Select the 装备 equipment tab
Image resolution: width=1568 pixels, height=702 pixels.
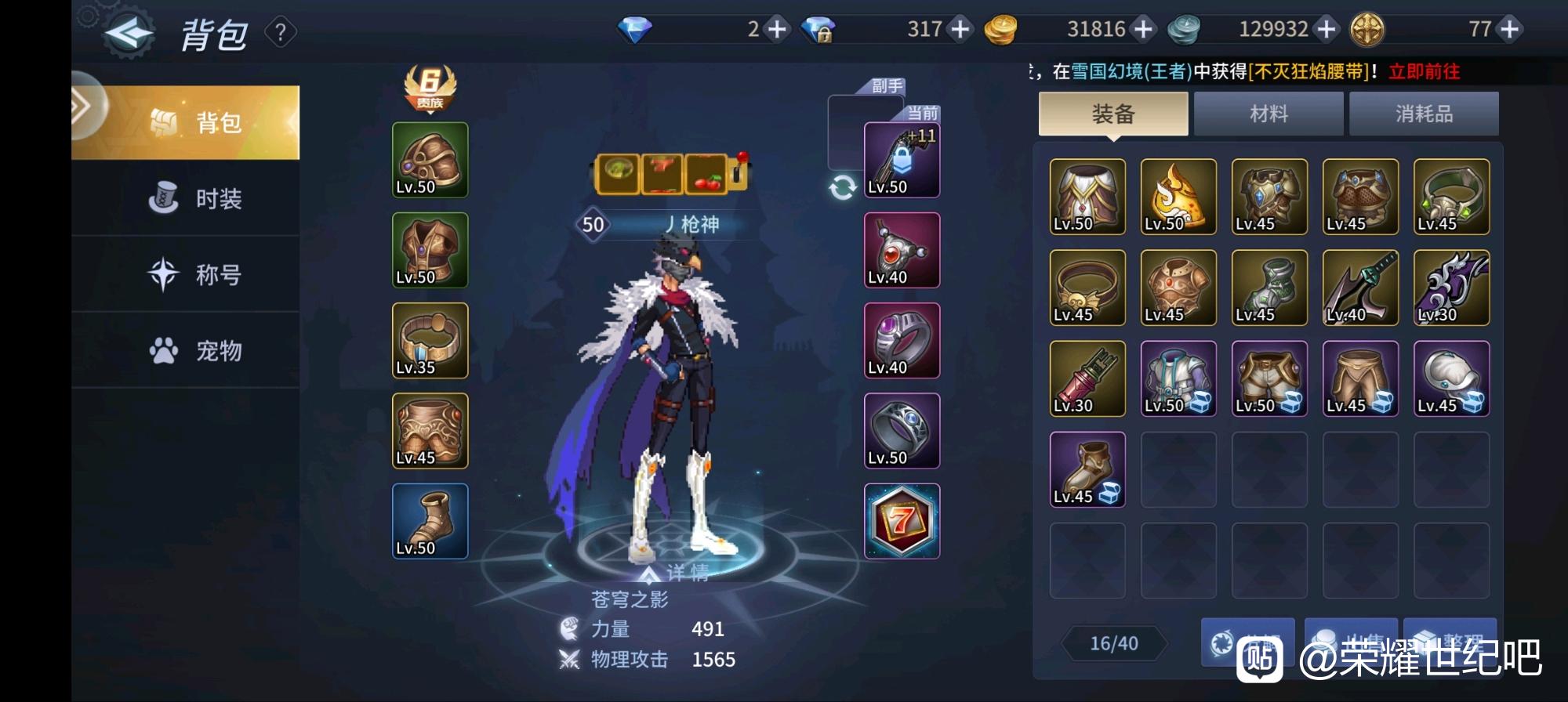pos(1113,114)
